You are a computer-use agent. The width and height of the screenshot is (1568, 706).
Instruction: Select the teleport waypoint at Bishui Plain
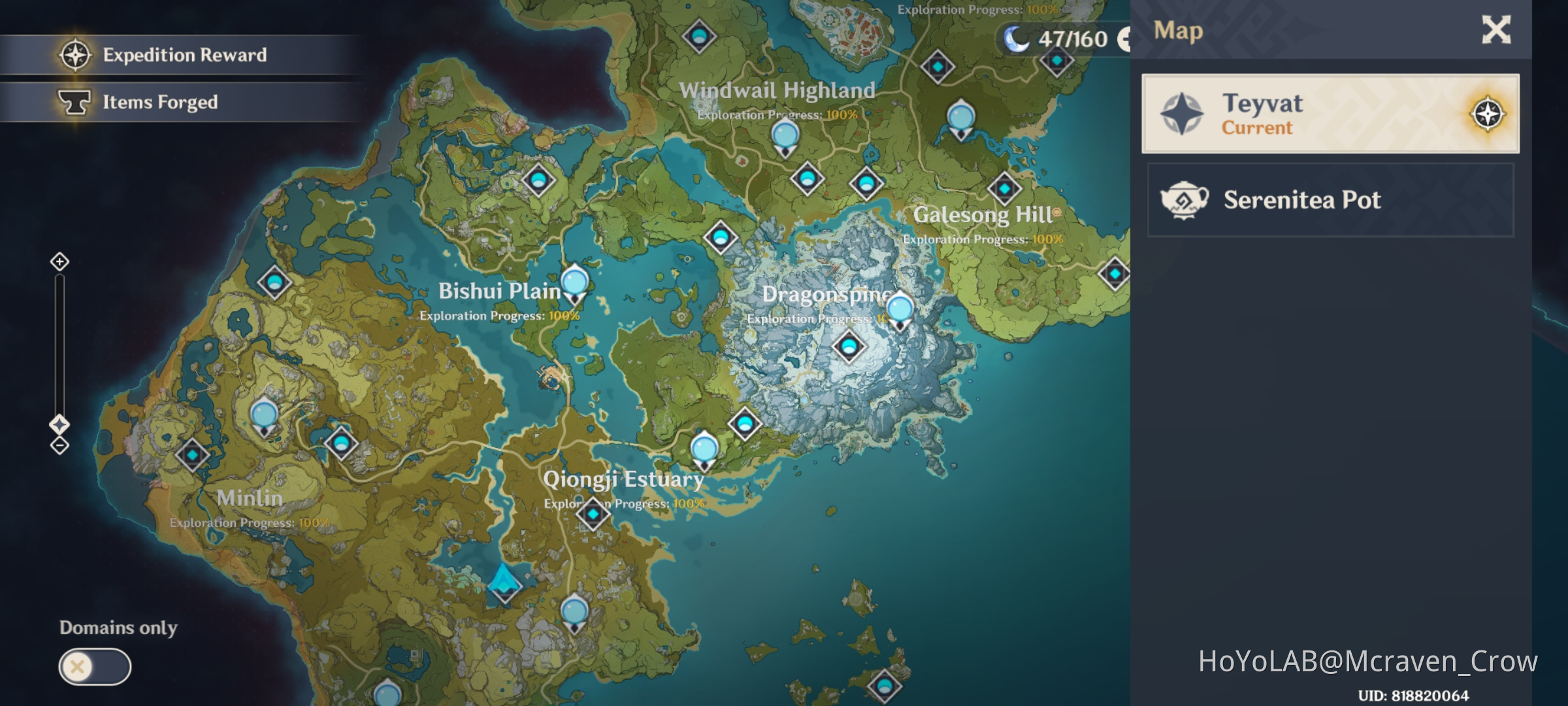pyautogui.click(x=574, y=282)
